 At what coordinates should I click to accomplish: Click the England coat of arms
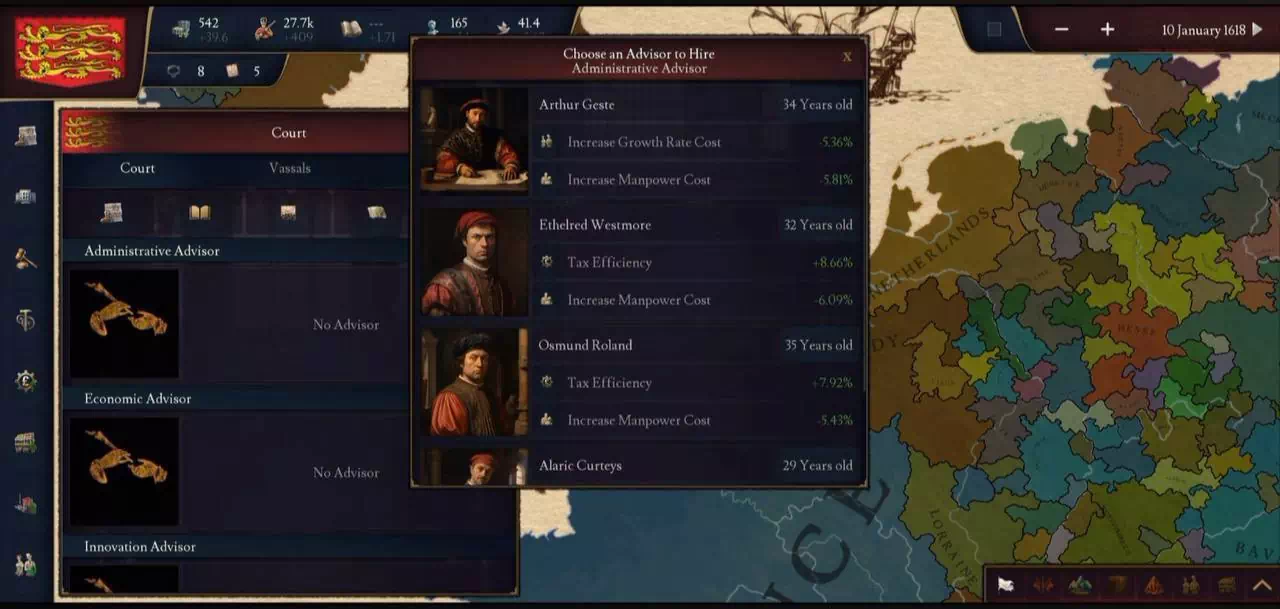tap(69, 49)
